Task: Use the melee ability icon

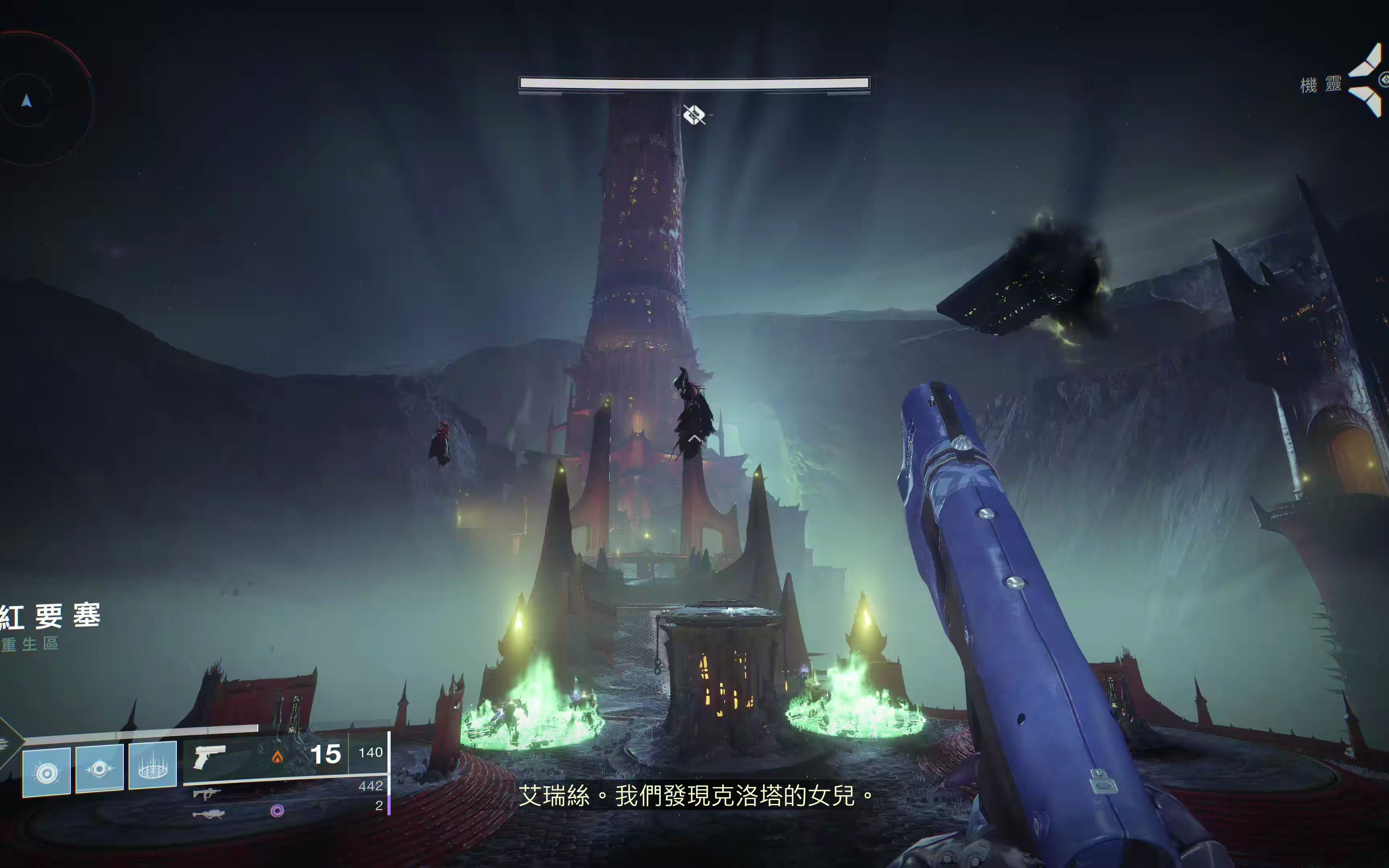Action: tap(99, 769)
